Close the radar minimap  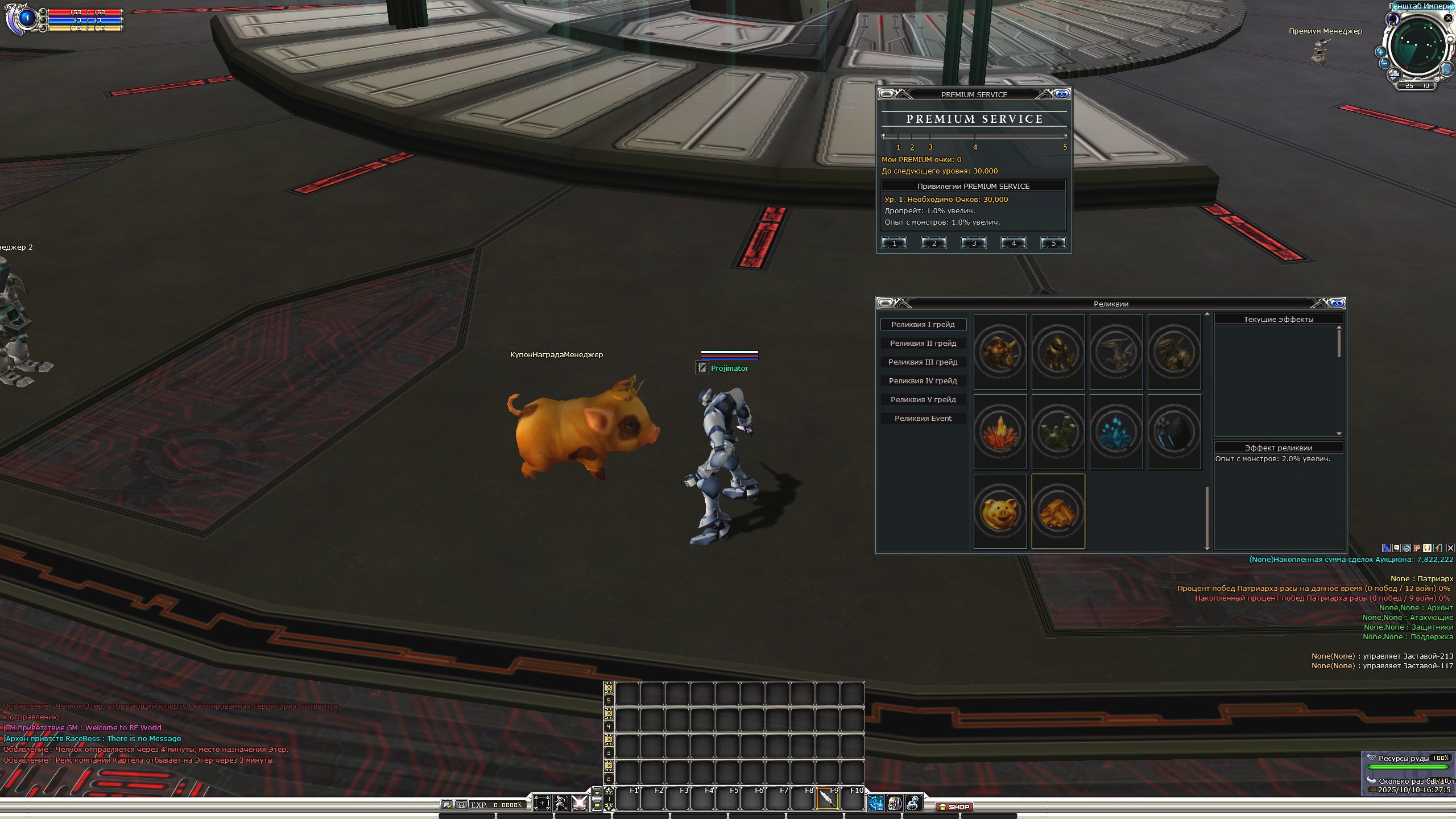coord(1449,18)
